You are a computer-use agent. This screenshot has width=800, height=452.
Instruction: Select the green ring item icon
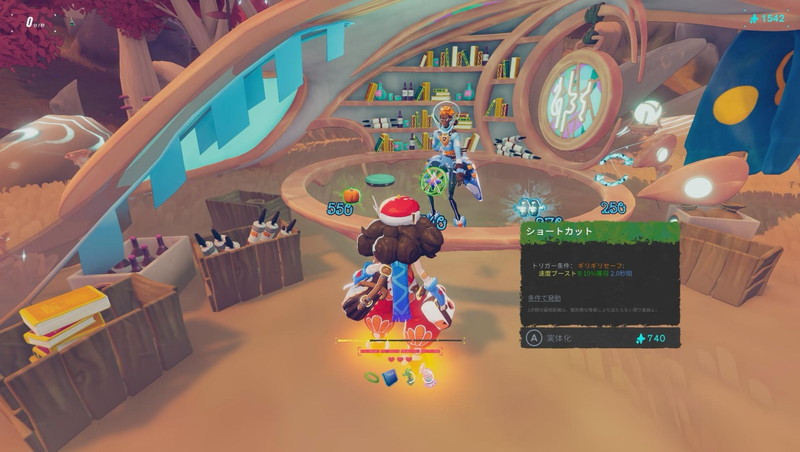pos(372,377)
